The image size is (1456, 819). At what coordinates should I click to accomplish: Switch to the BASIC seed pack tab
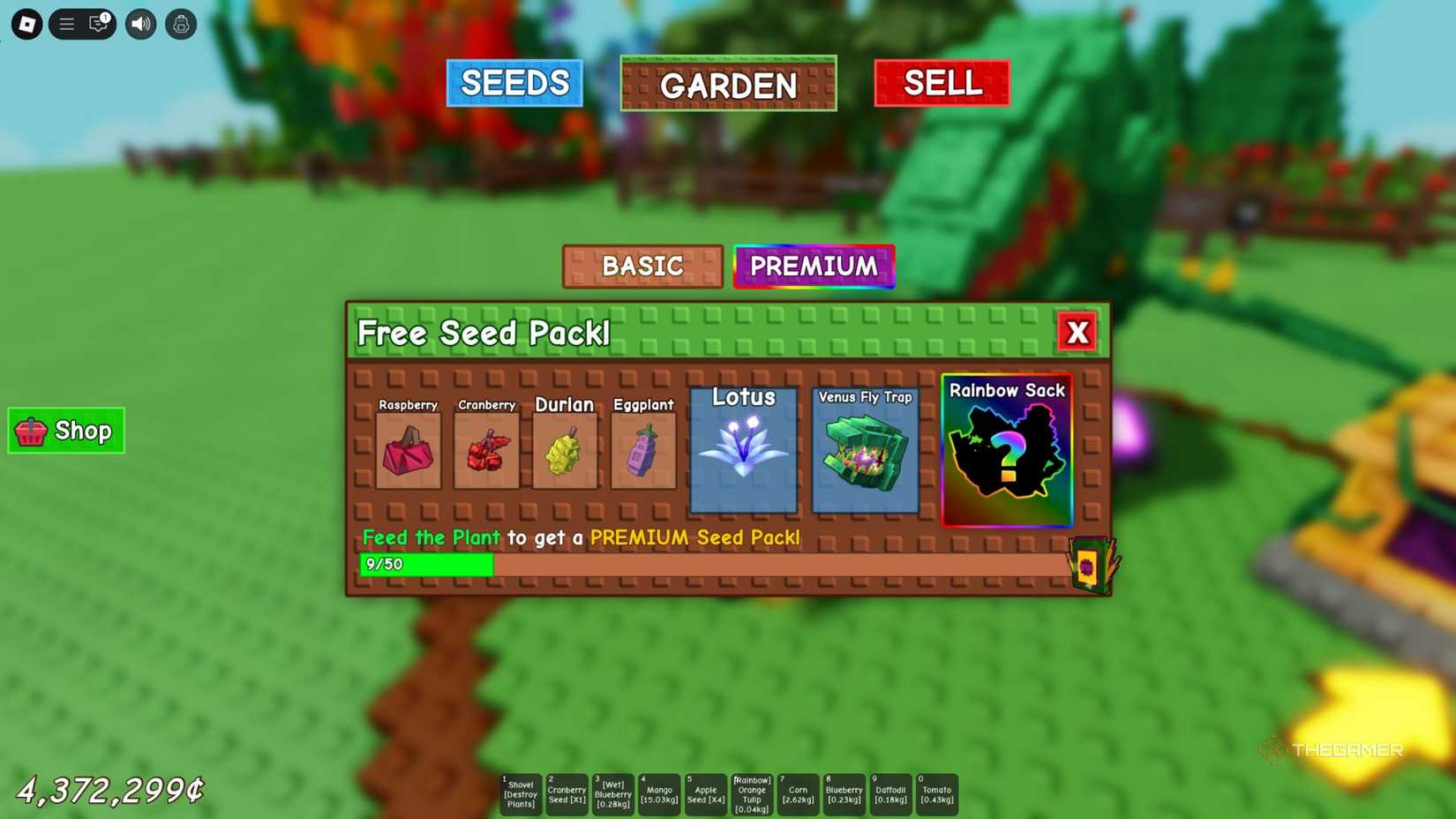click(x=642, y=266)
